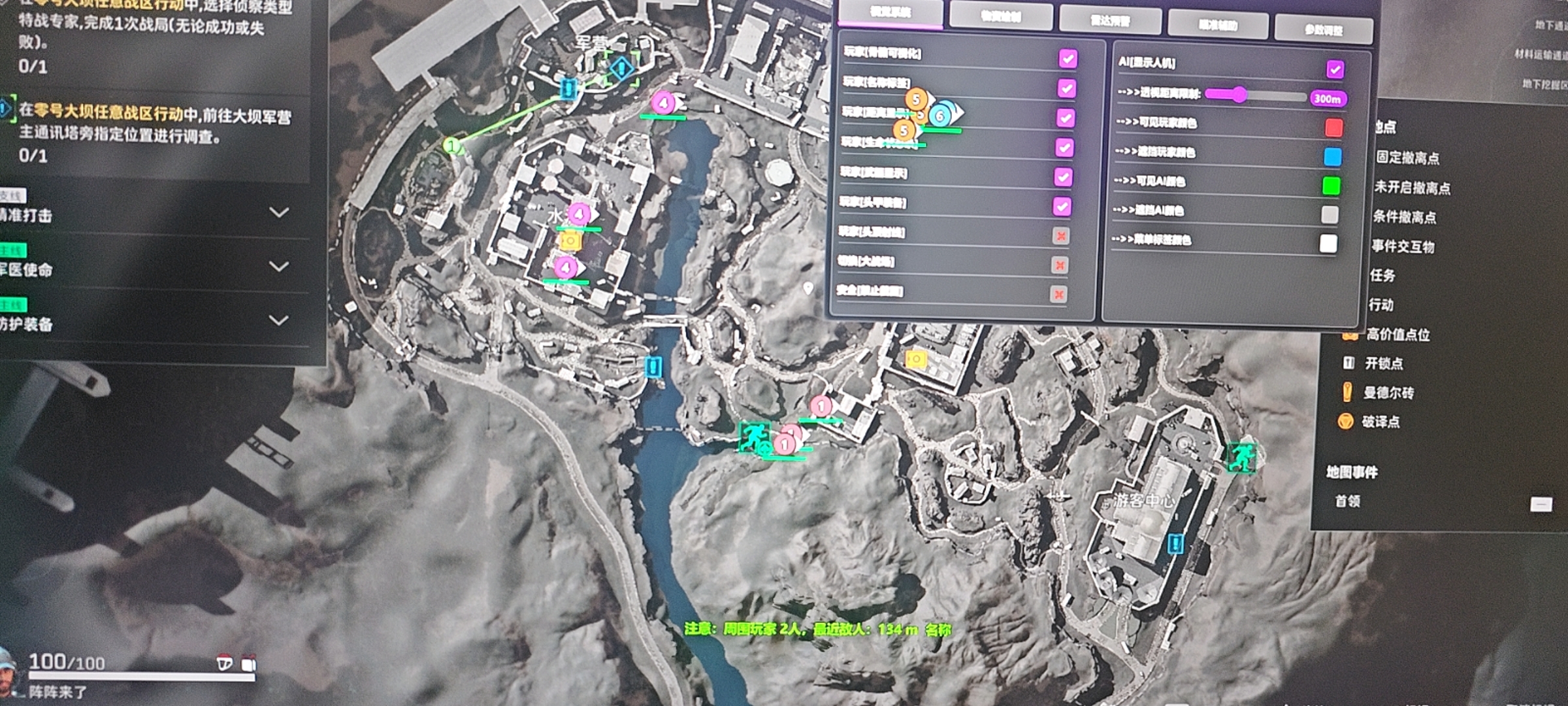
Task: Choose the 条件撤离点 legend entry
Action: pos(1404,217)
